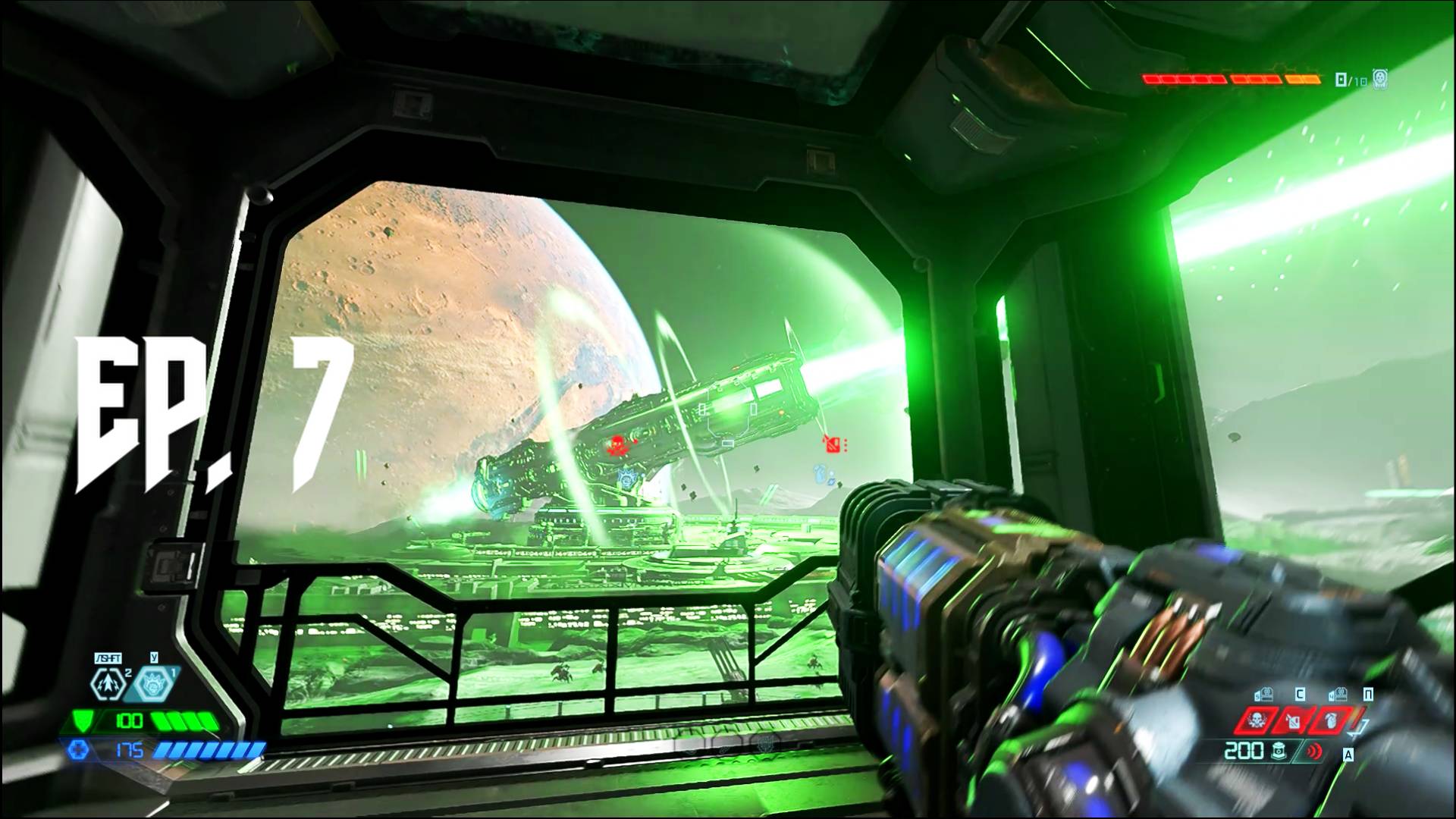The image size is (1456, 819).
Task: Click the Blood Punch crown hexagon icon
Action: (x=152, y=685)
